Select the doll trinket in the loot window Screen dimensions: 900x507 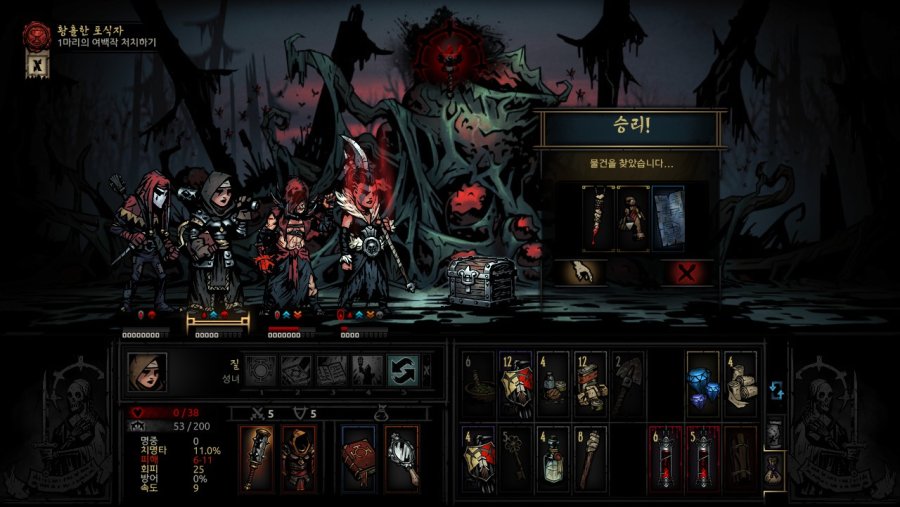coord(634,218)
